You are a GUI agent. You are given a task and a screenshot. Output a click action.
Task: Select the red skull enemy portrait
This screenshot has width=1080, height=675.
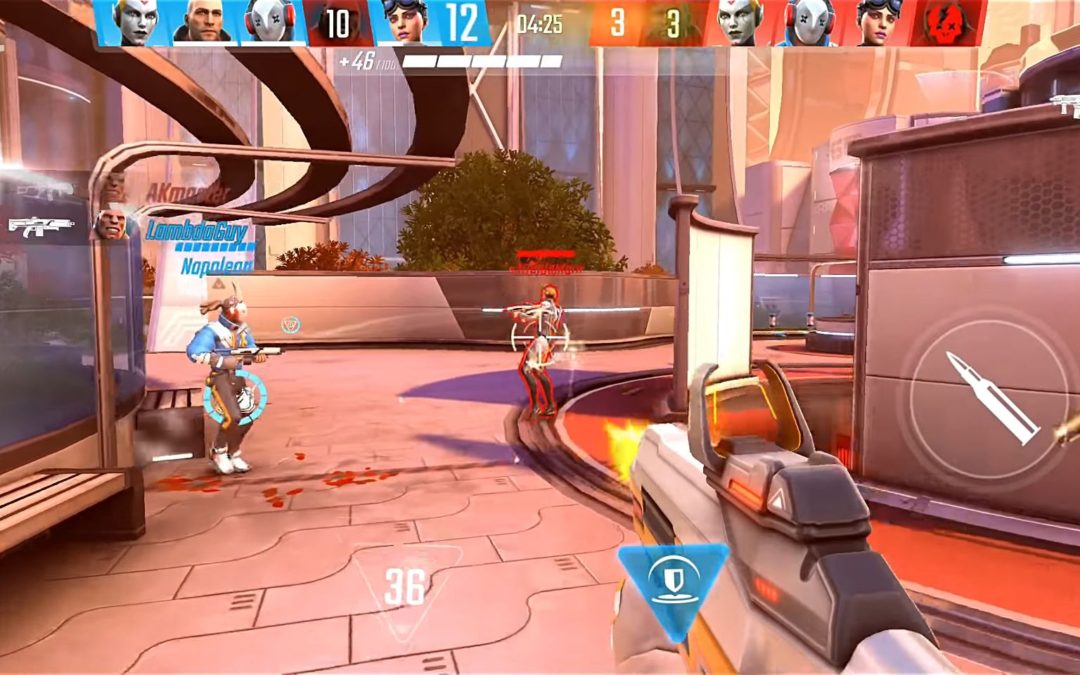tap(944, 23)
